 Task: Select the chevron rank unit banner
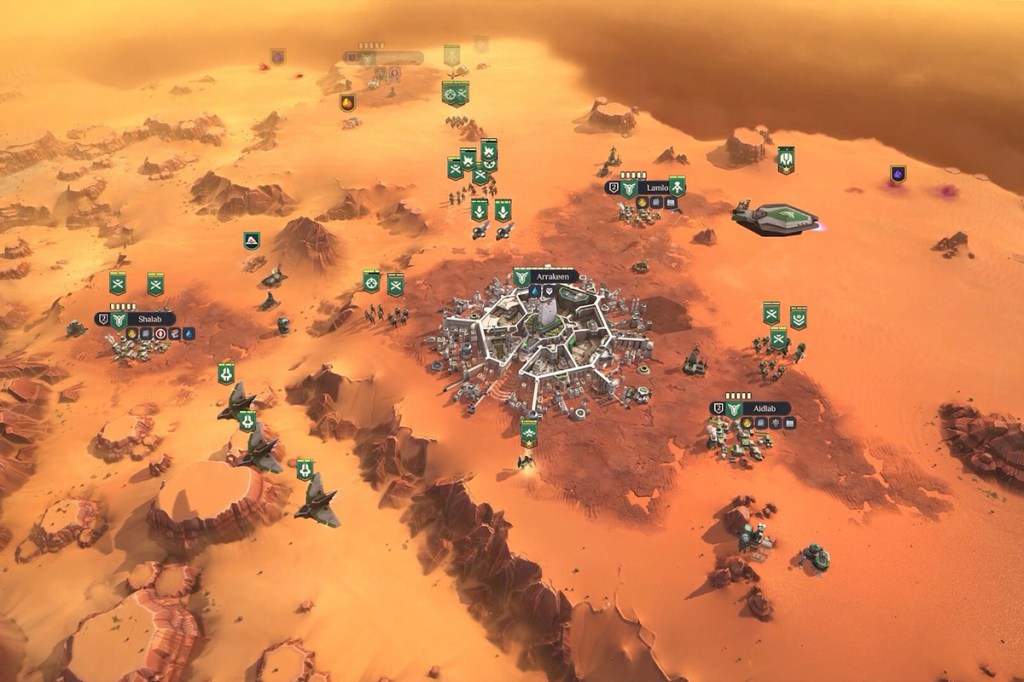tap(798, 317)
